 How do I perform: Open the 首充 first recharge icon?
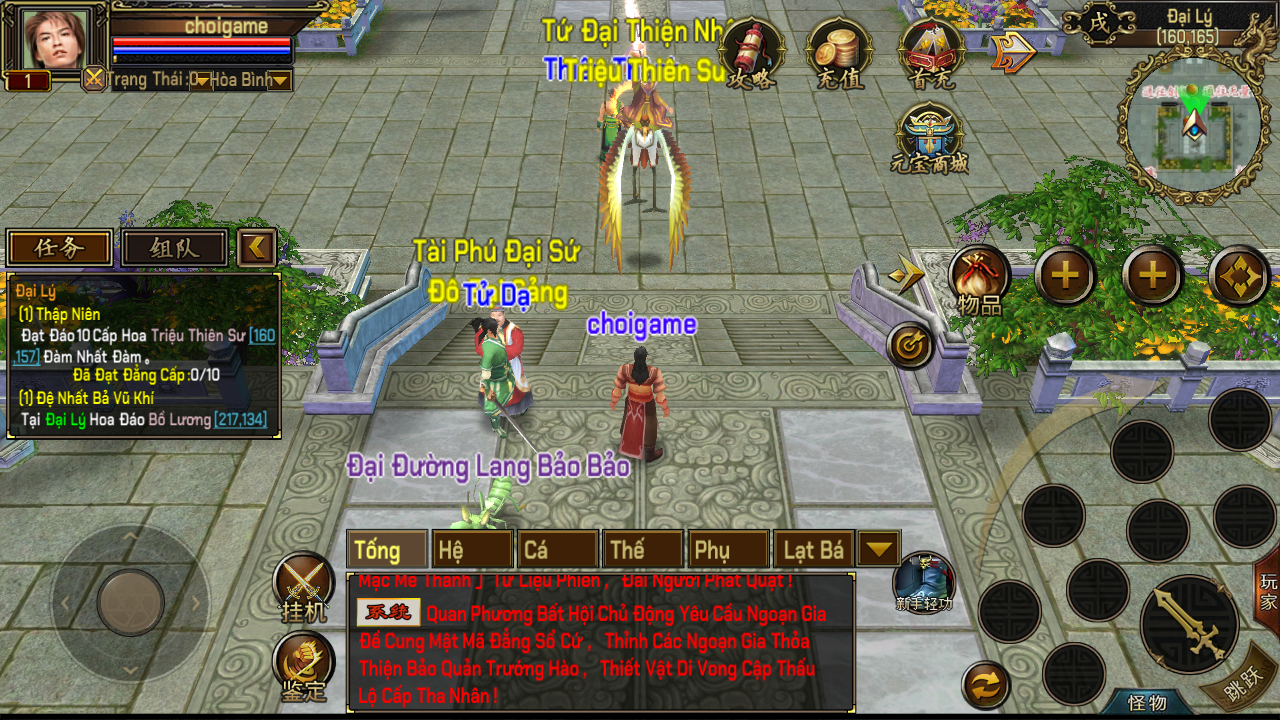[930, 53]
